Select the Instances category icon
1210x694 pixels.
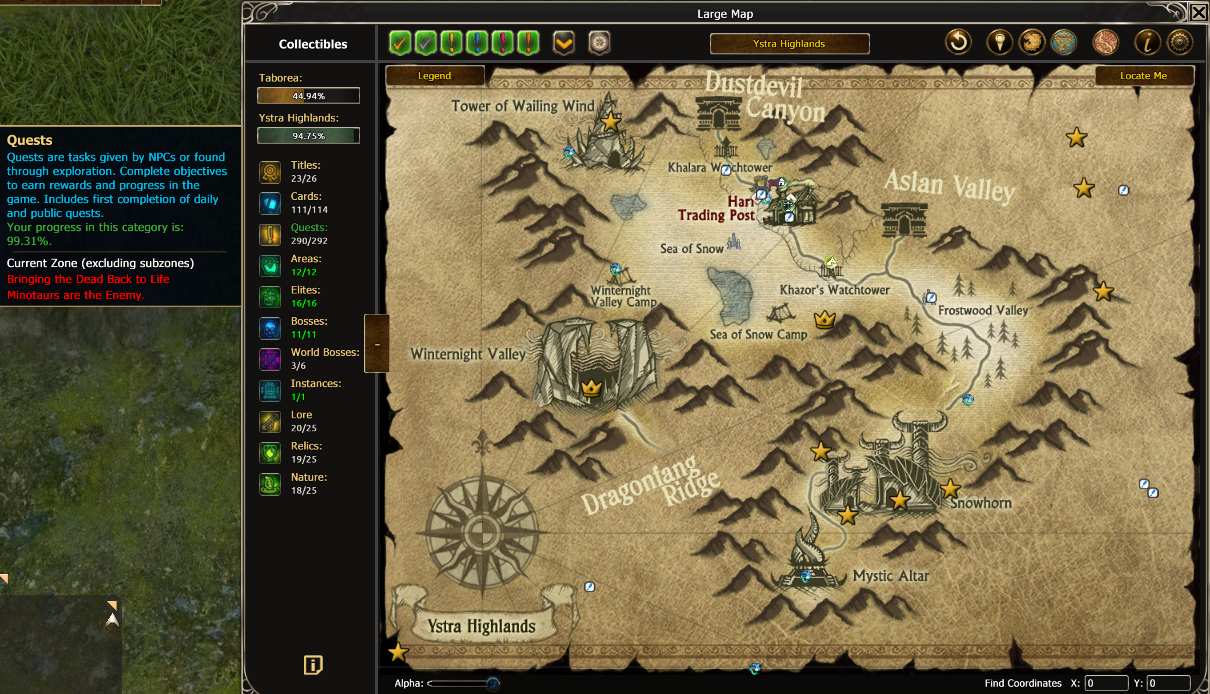click(x=270, y=390)
